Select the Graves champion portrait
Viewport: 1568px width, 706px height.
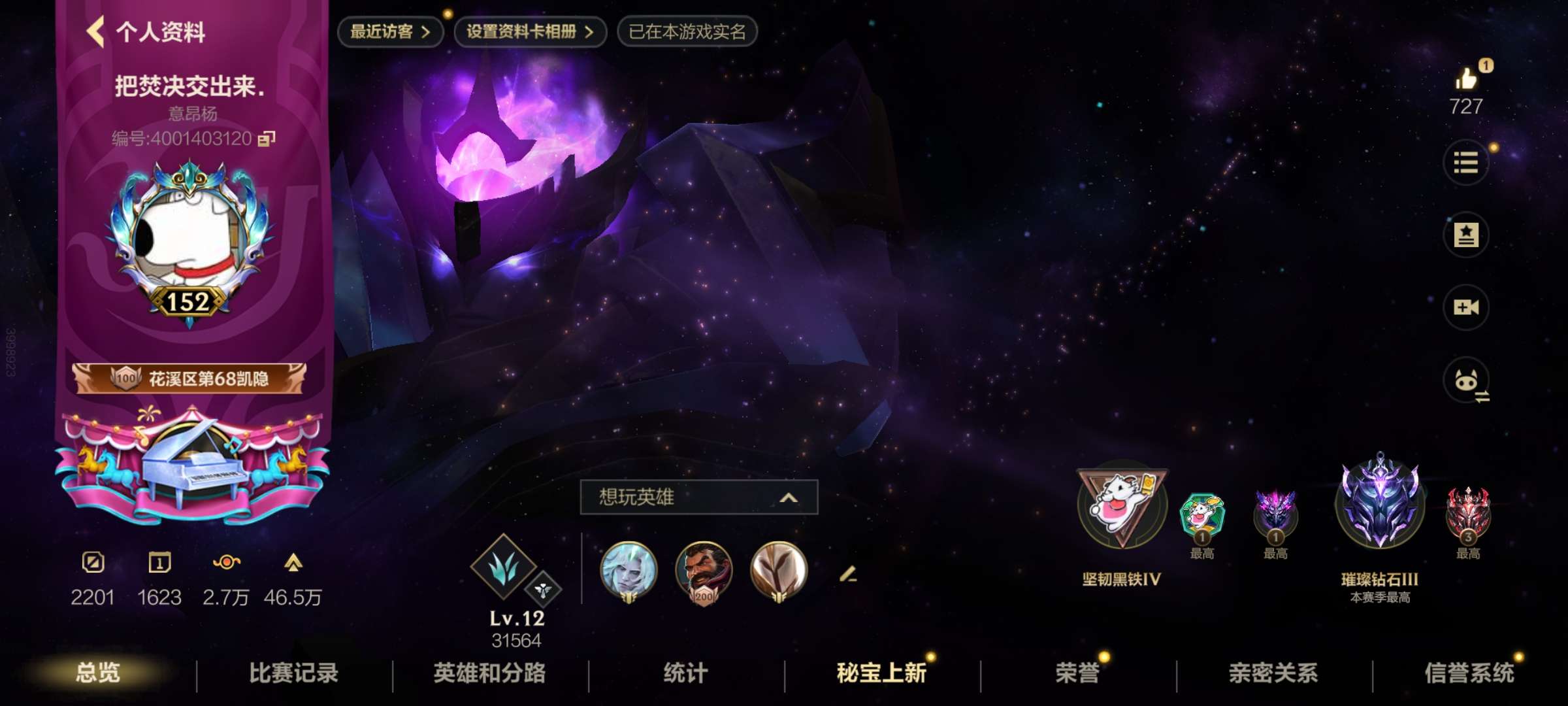tap(706, 571)
